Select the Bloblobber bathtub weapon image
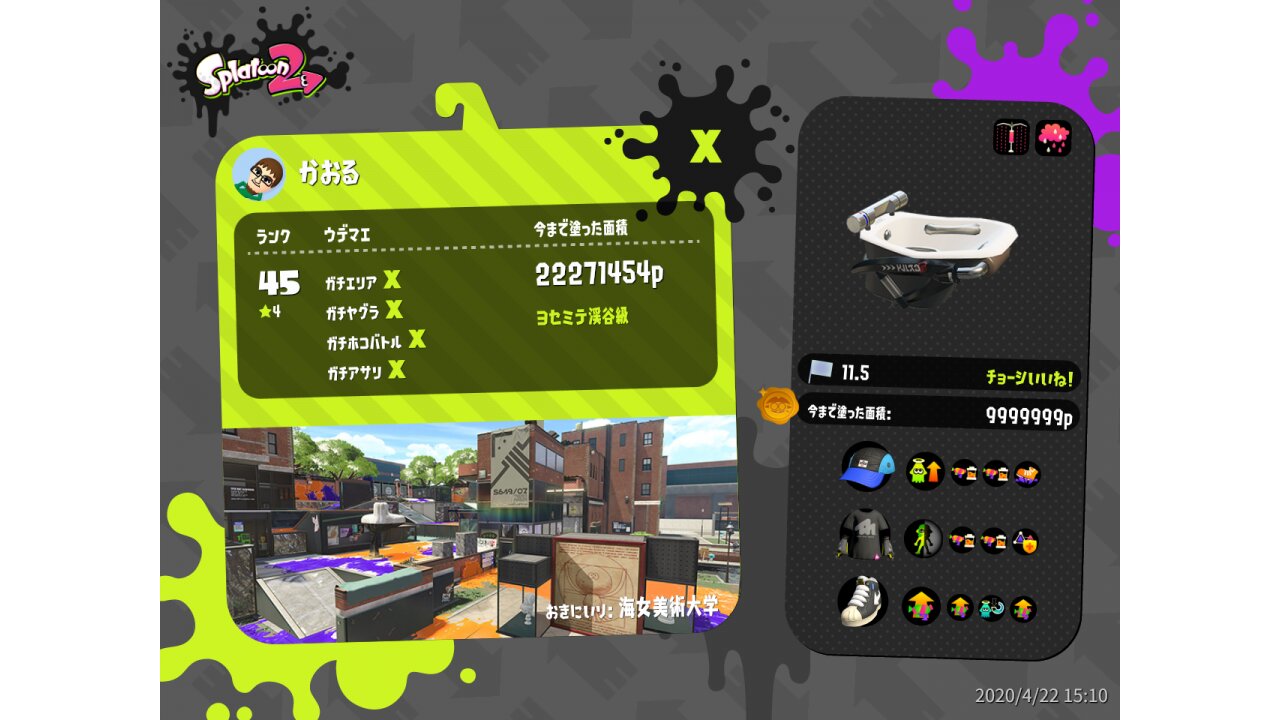The image size is (1280, 720). [931, 245]
